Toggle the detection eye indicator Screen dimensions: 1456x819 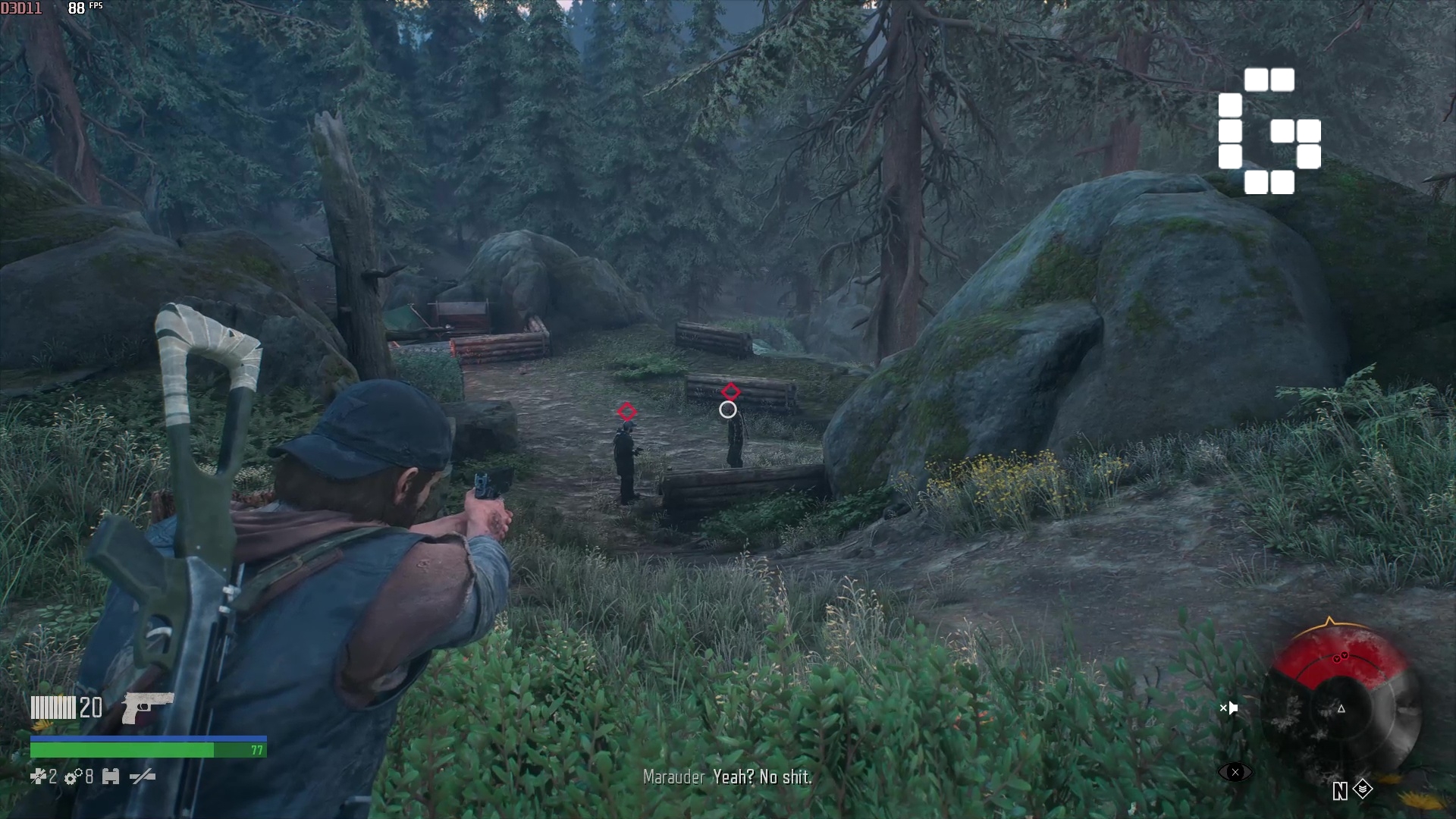[1235, 772]
